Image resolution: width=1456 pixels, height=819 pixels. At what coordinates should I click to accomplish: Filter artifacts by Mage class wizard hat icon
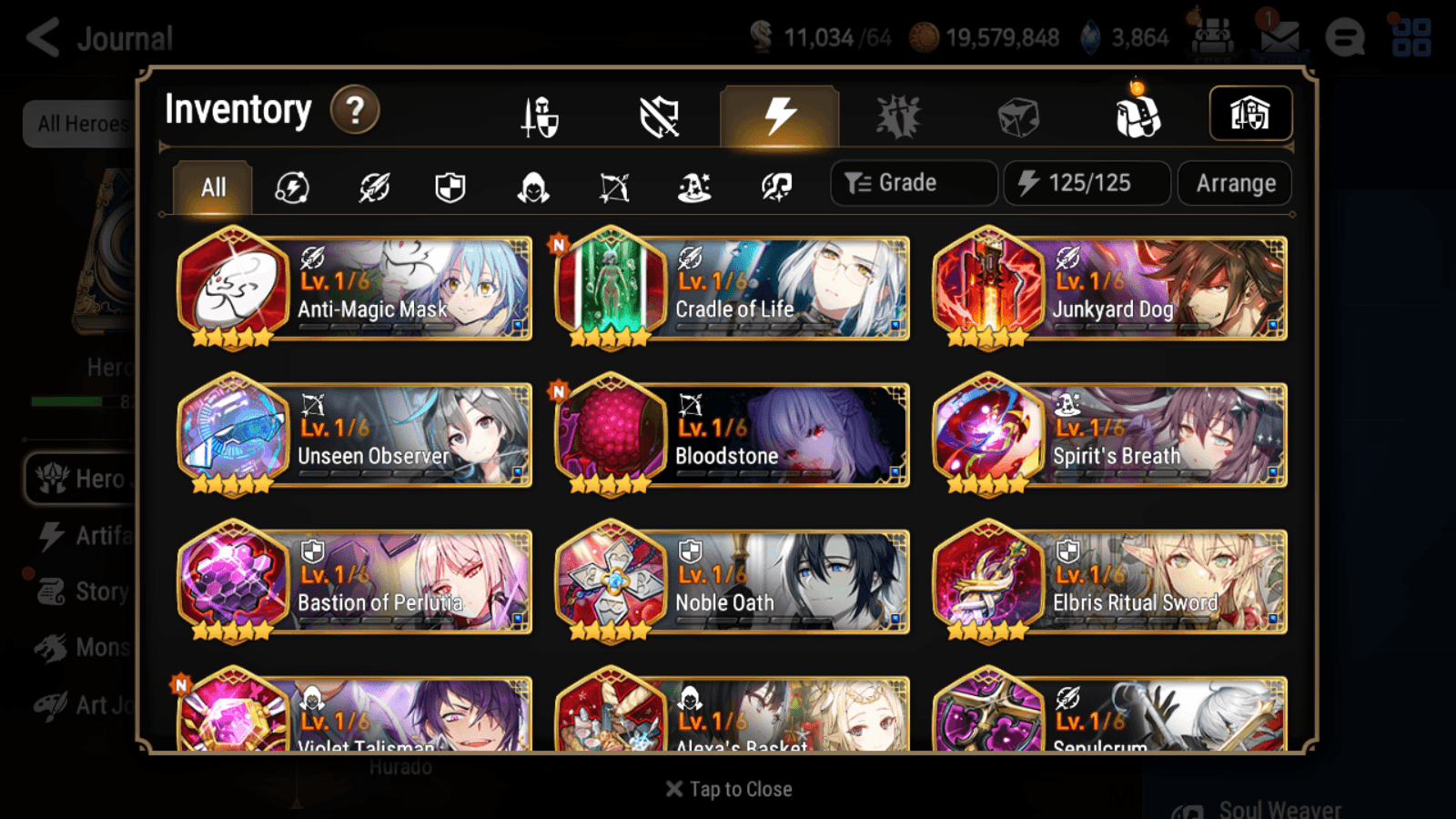(693, 187)
